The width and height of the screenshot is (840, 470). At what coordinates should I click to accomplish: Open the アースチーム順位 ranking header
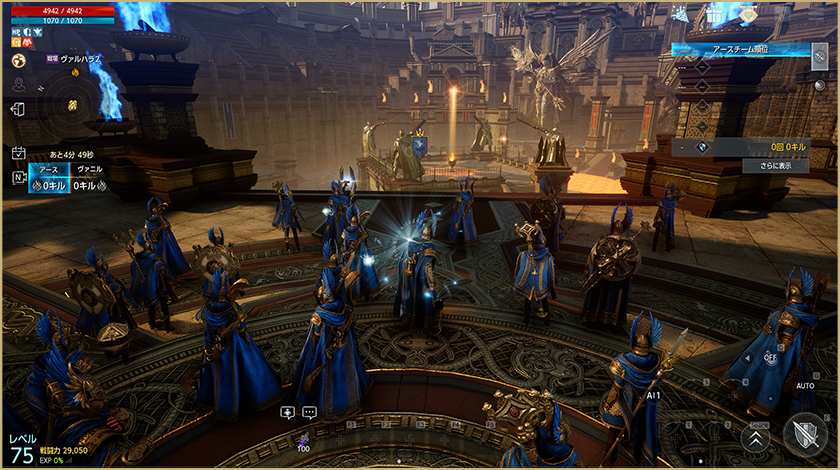tap(740, 49)
